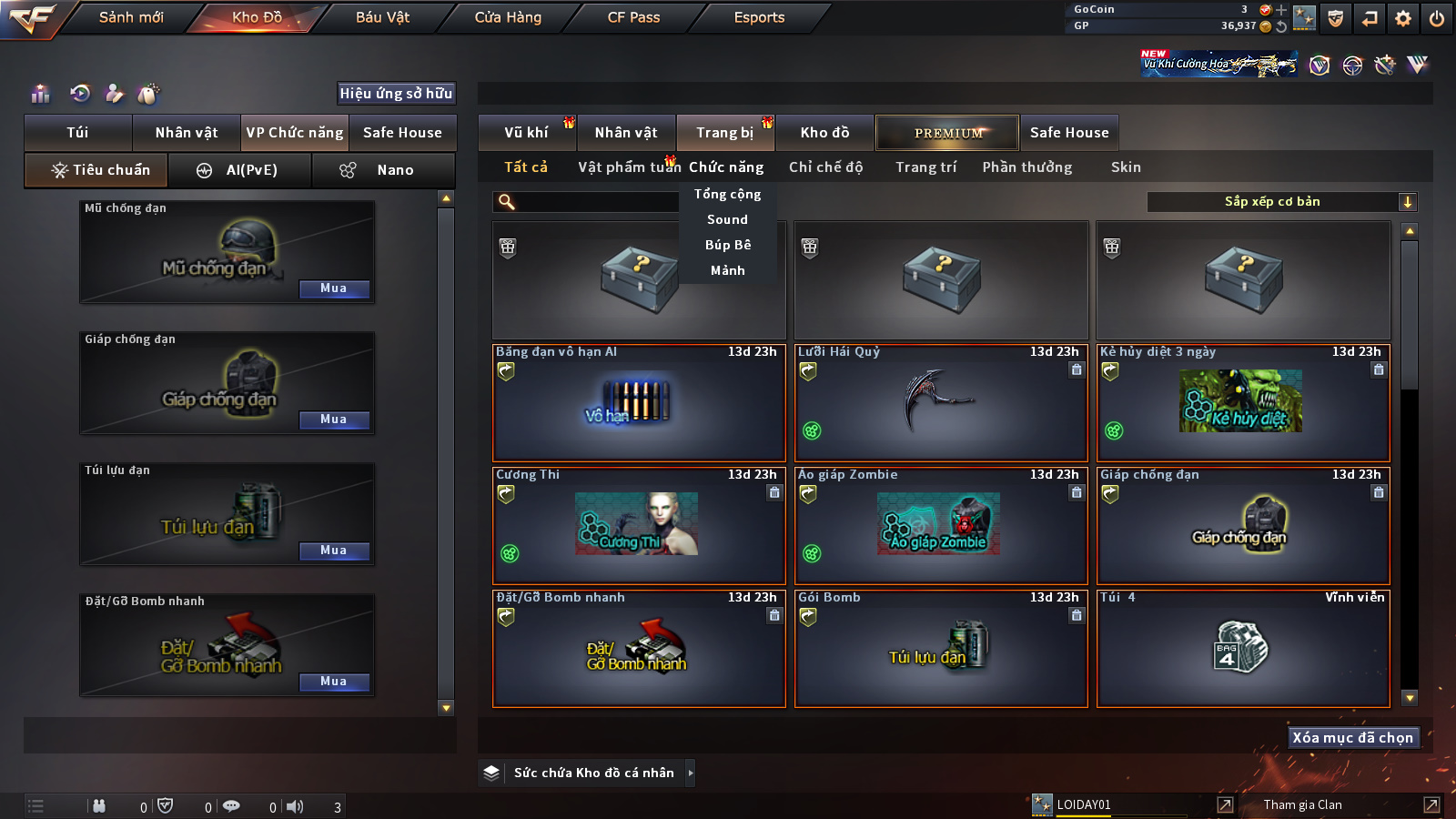The height and width of the screenshot is (819, 1456).
Task: Open the settings gear icon
Action: pyautogui.click(x=1403, y=18)
